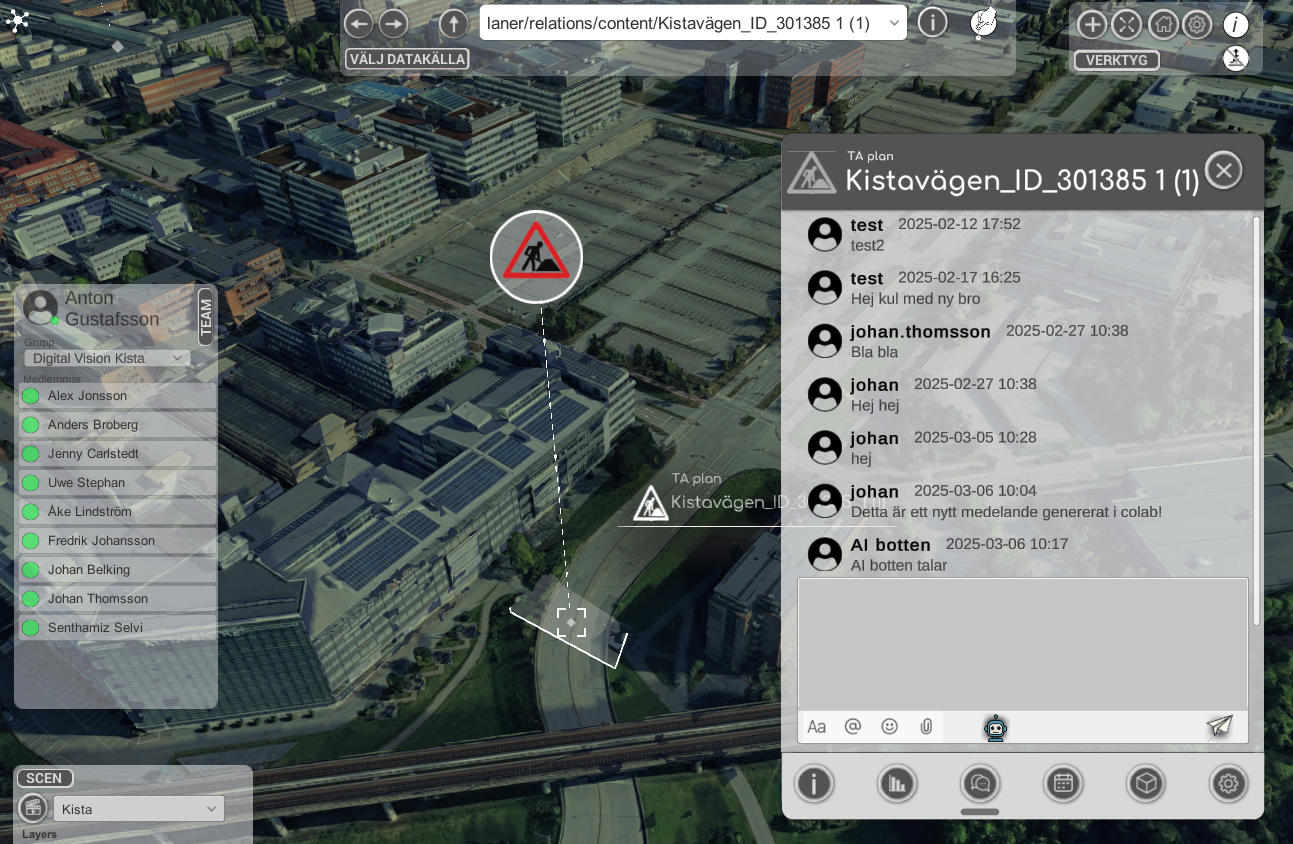Activate the AI robot assistant icon
1293x844 pixels.
pyautogui.click(x=995, y=728)
